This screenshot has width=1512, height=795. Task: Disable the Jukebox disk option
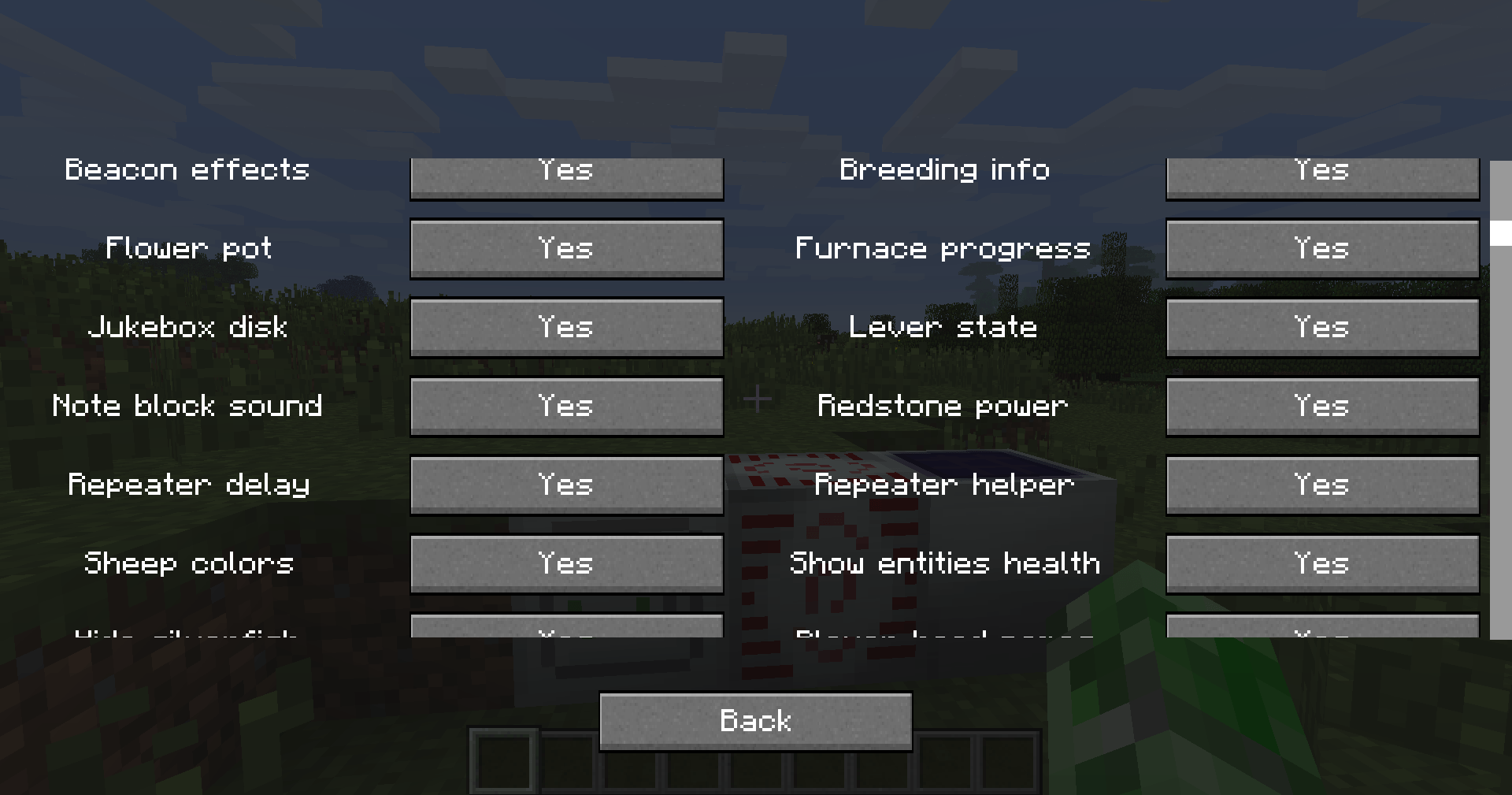pos(566,328)
